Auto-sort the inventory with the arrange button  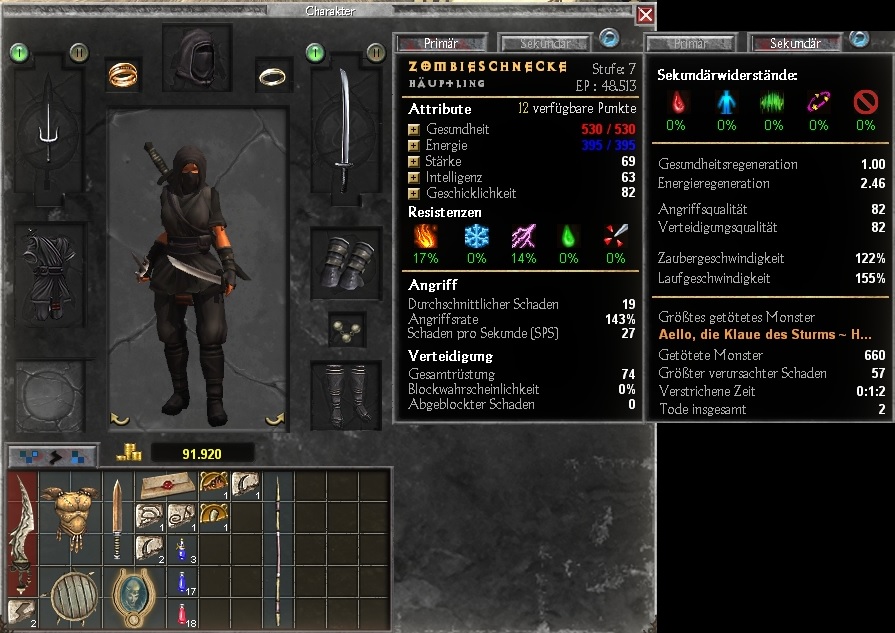click(53, 455)
